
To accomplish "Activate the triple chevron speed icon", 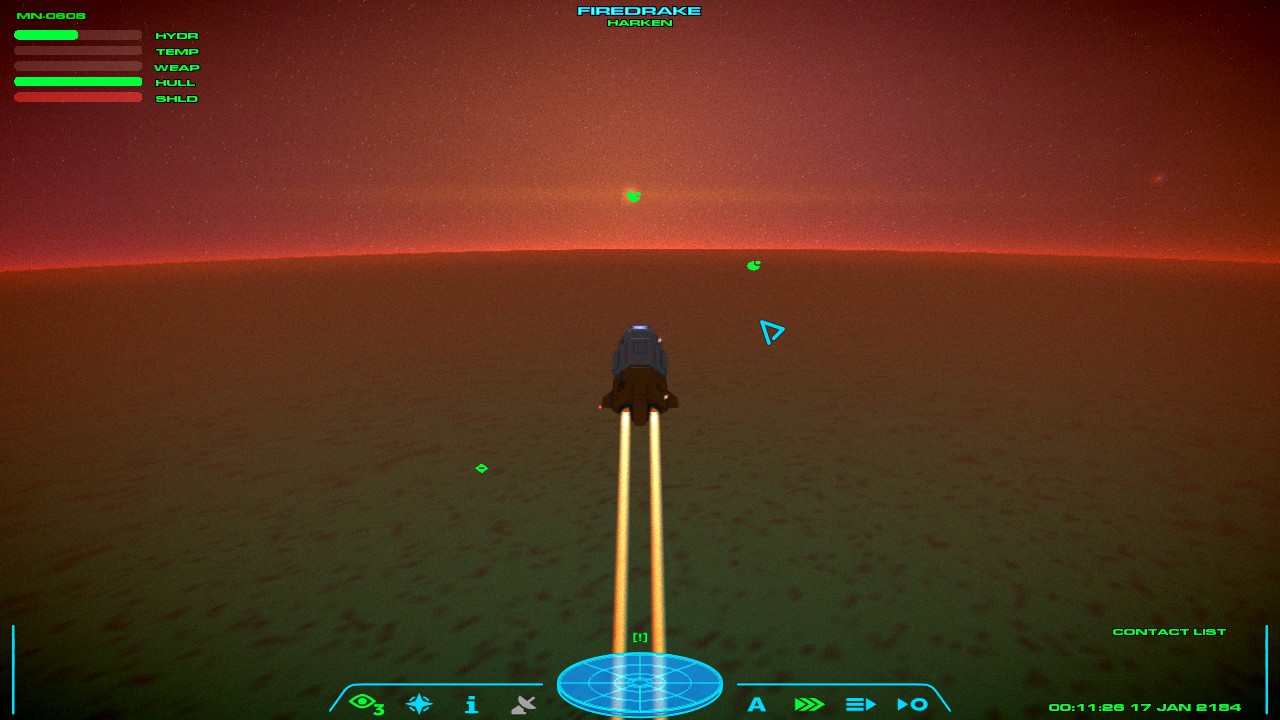I will coord(808,704).
